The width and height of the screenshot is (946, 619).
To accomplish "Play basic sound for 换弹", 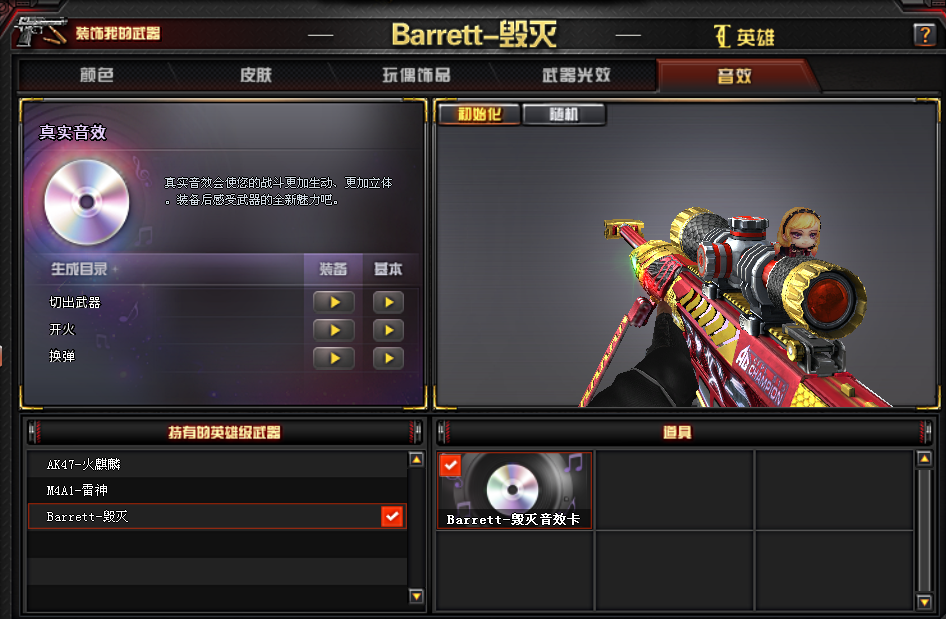I will point(388,357).
